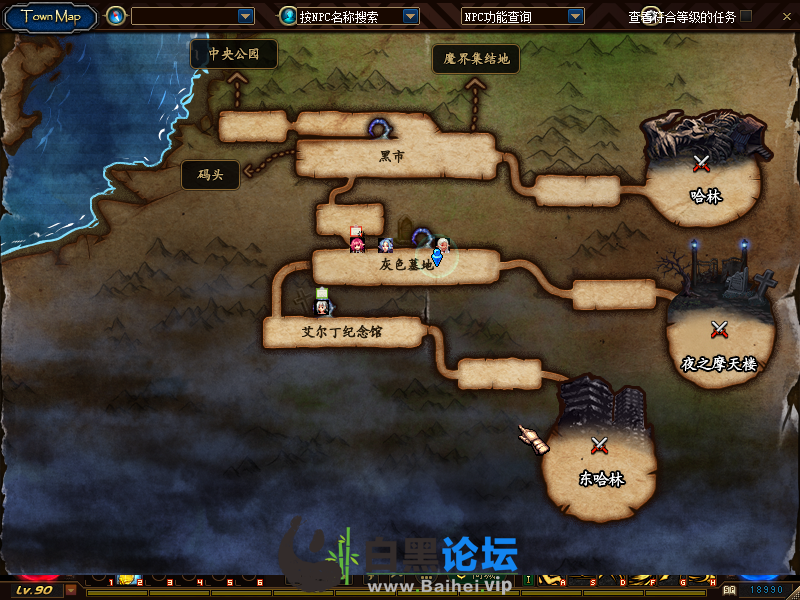This screenshot has width=800, height=600.
Task: Click the 哈林 dungeon crossed-swords marker
Action: pos(702,162)
